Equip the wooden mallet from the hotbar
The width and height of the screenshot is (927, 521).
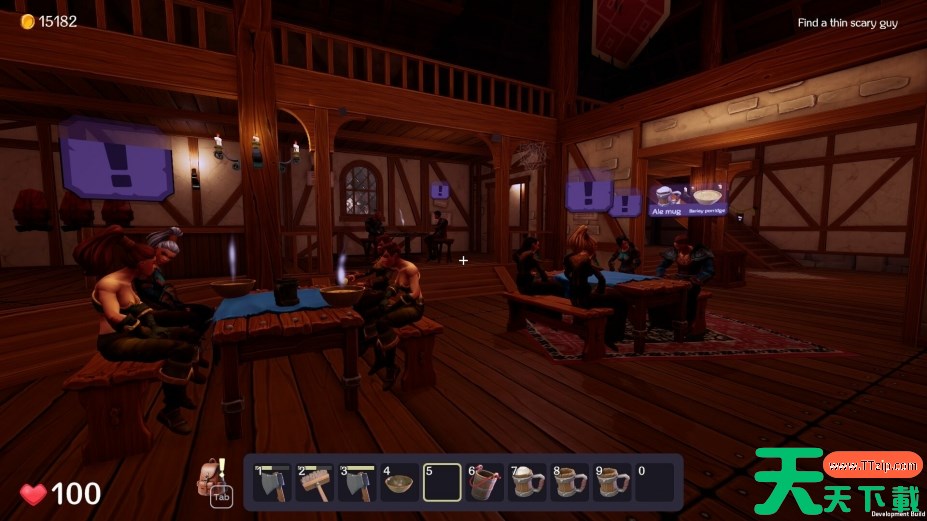point(314,483)
